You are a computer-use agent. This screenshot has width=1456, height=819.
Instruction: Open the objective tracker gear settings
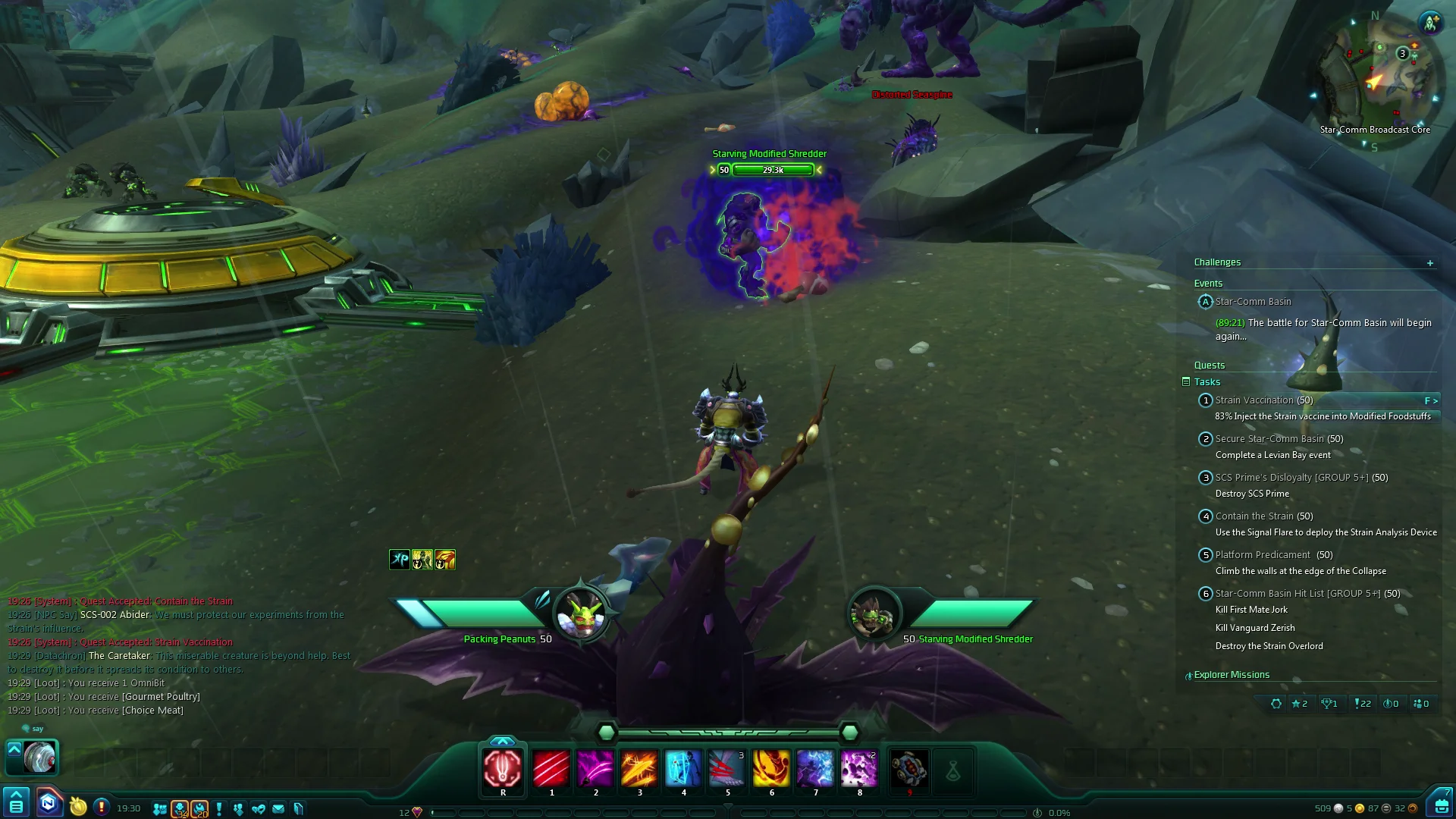click(x=1276, y=704)
